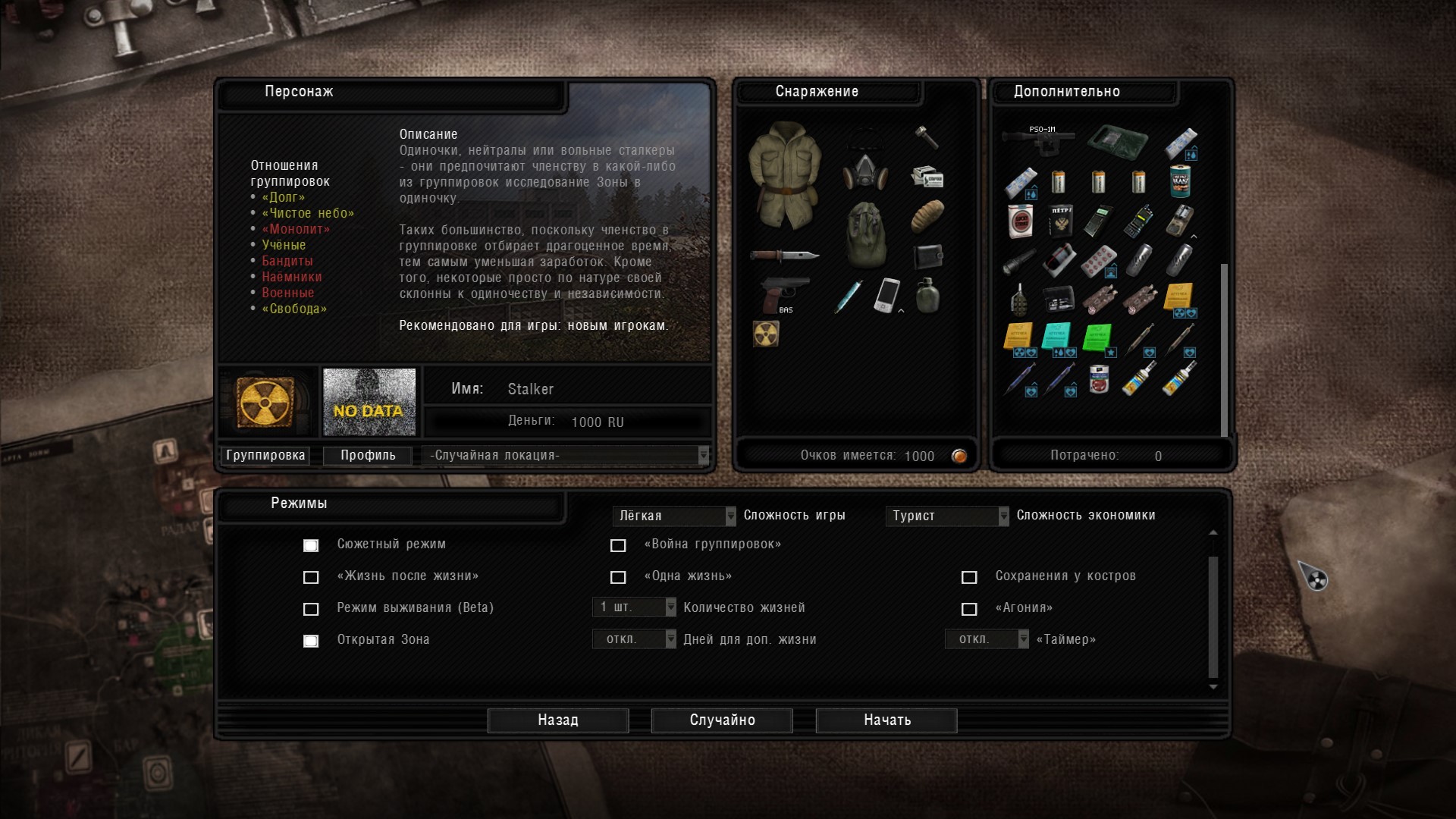
Task: Enable Сохранения у костров checkbox
Action: pyautogui.click(x=969, y=577)
